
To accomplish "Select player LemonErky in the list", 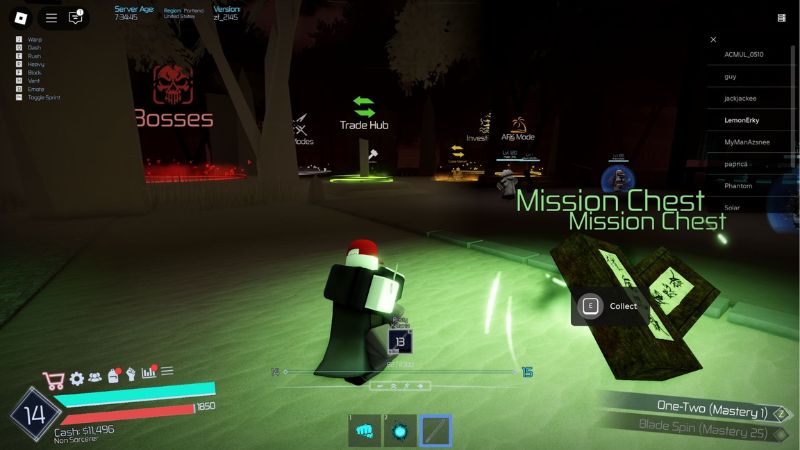I will pyautogui.click(x=743, y=120).
